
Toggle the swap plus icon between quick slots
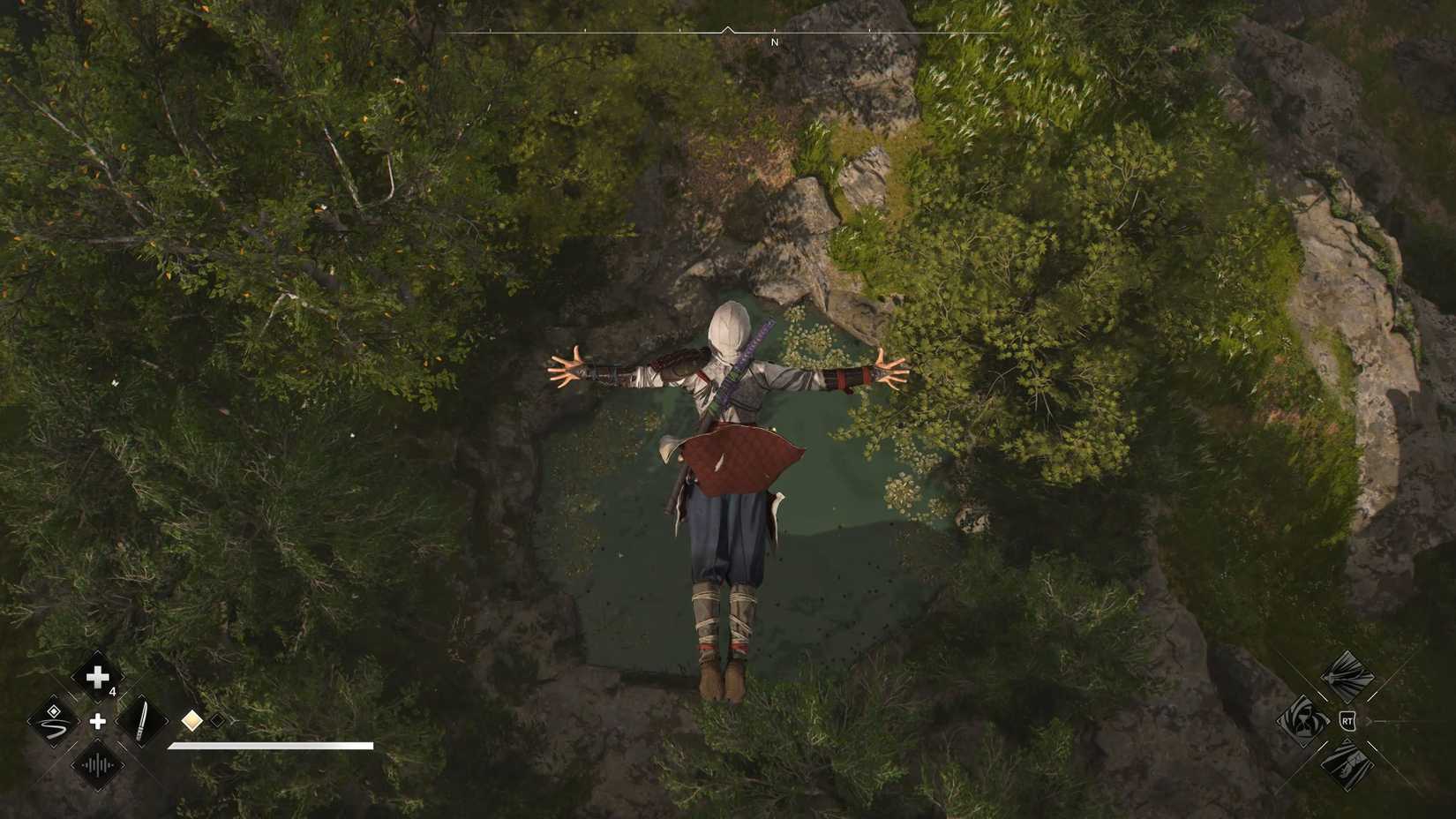click(98, 721)
